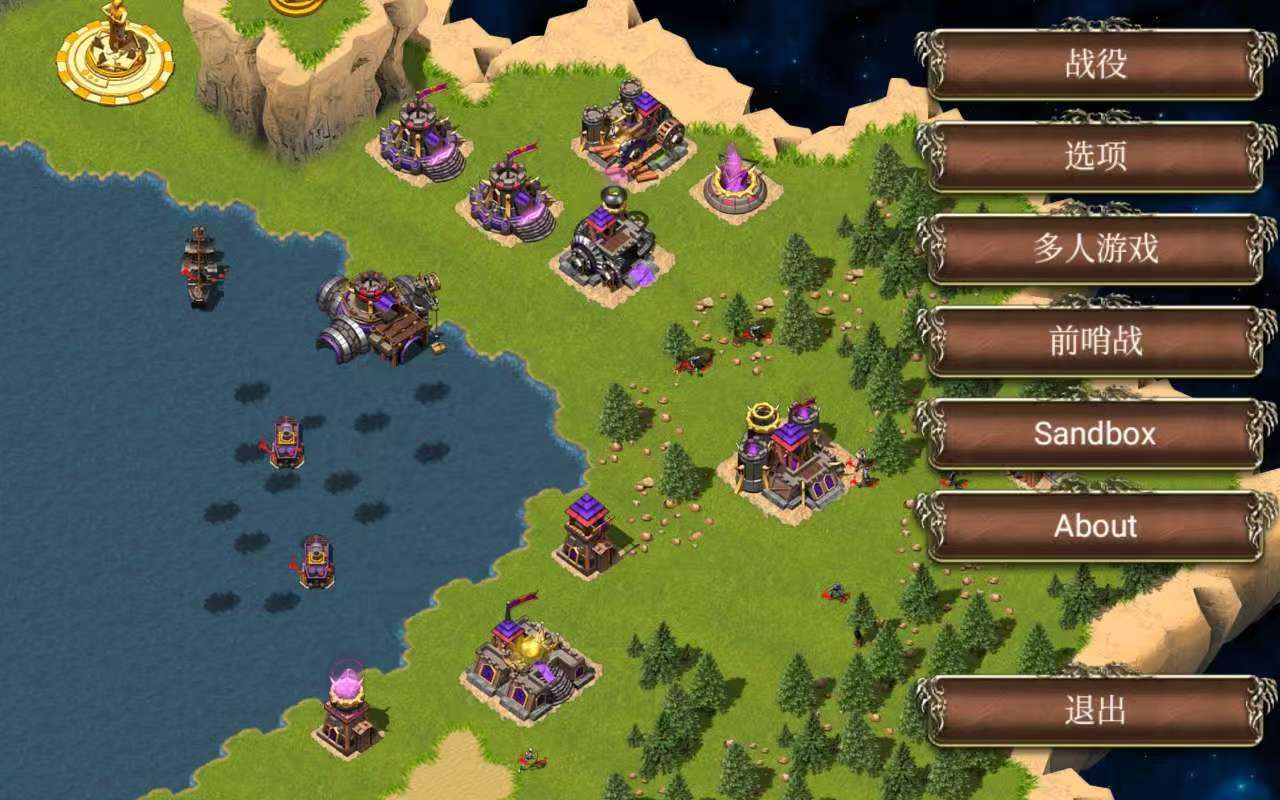Choose the 前哨战 skirmish mode
Screen dimensions: 1280x800
point(1096,341)
